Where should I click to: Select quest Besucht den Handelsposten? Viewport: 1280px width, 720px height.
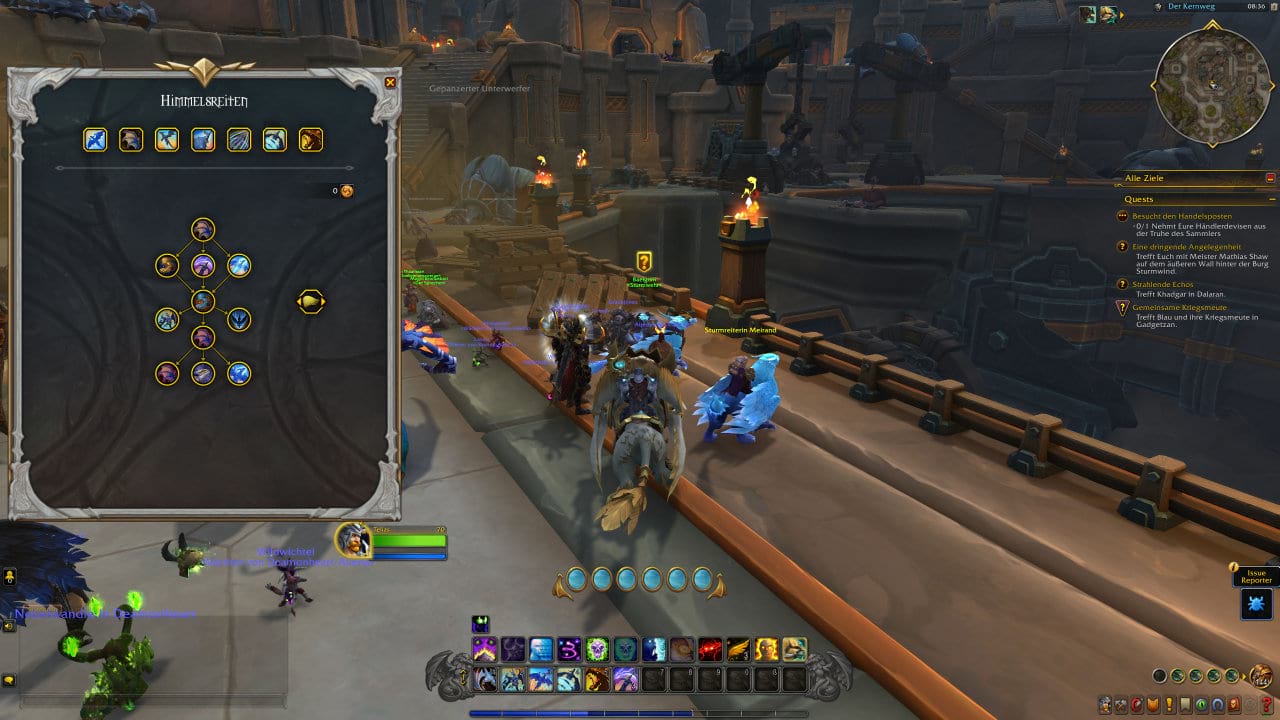tap(1181, 216)
